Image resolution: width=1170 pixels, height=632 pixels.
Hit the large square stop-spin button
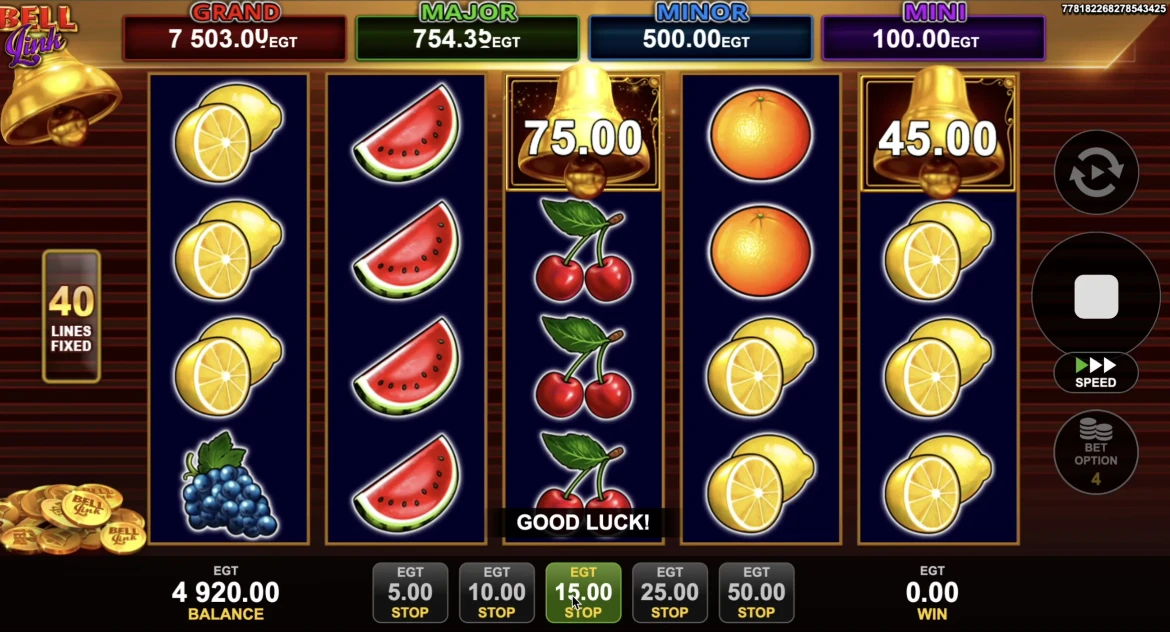pyautogui.click(x=1096, y=297)
